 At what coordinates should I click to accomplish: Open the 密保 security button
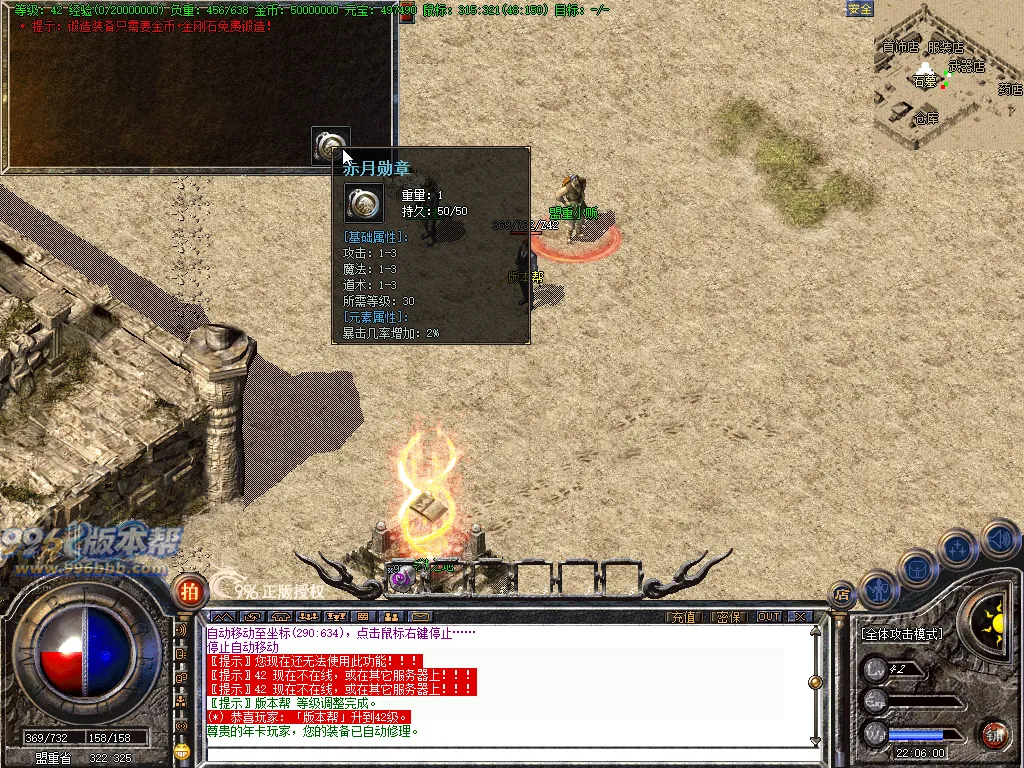tap(729, 617)
